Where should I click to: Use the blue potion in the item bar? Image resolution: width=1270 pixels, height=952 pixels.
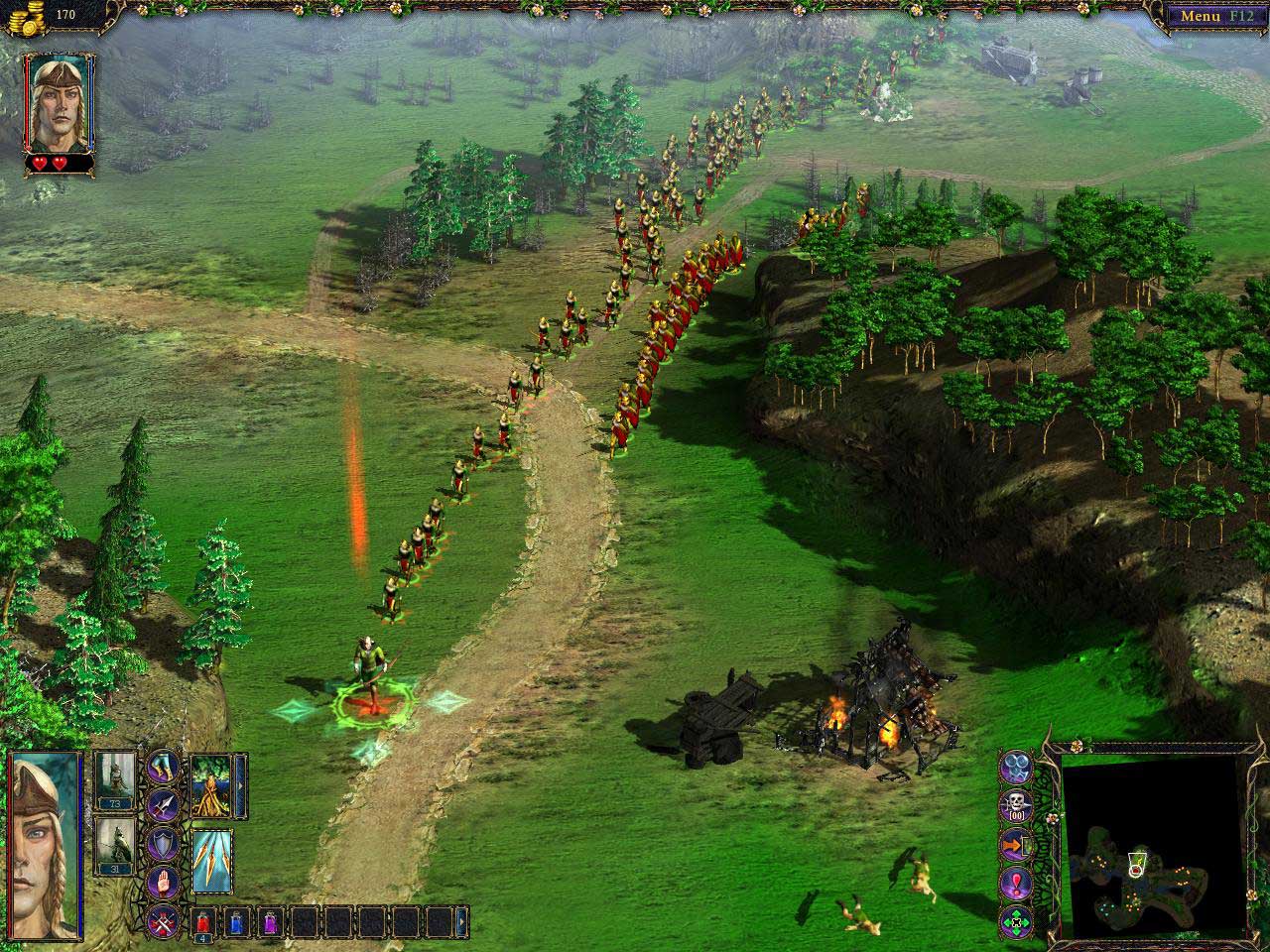pyautogui.click(x=236, y=921)
